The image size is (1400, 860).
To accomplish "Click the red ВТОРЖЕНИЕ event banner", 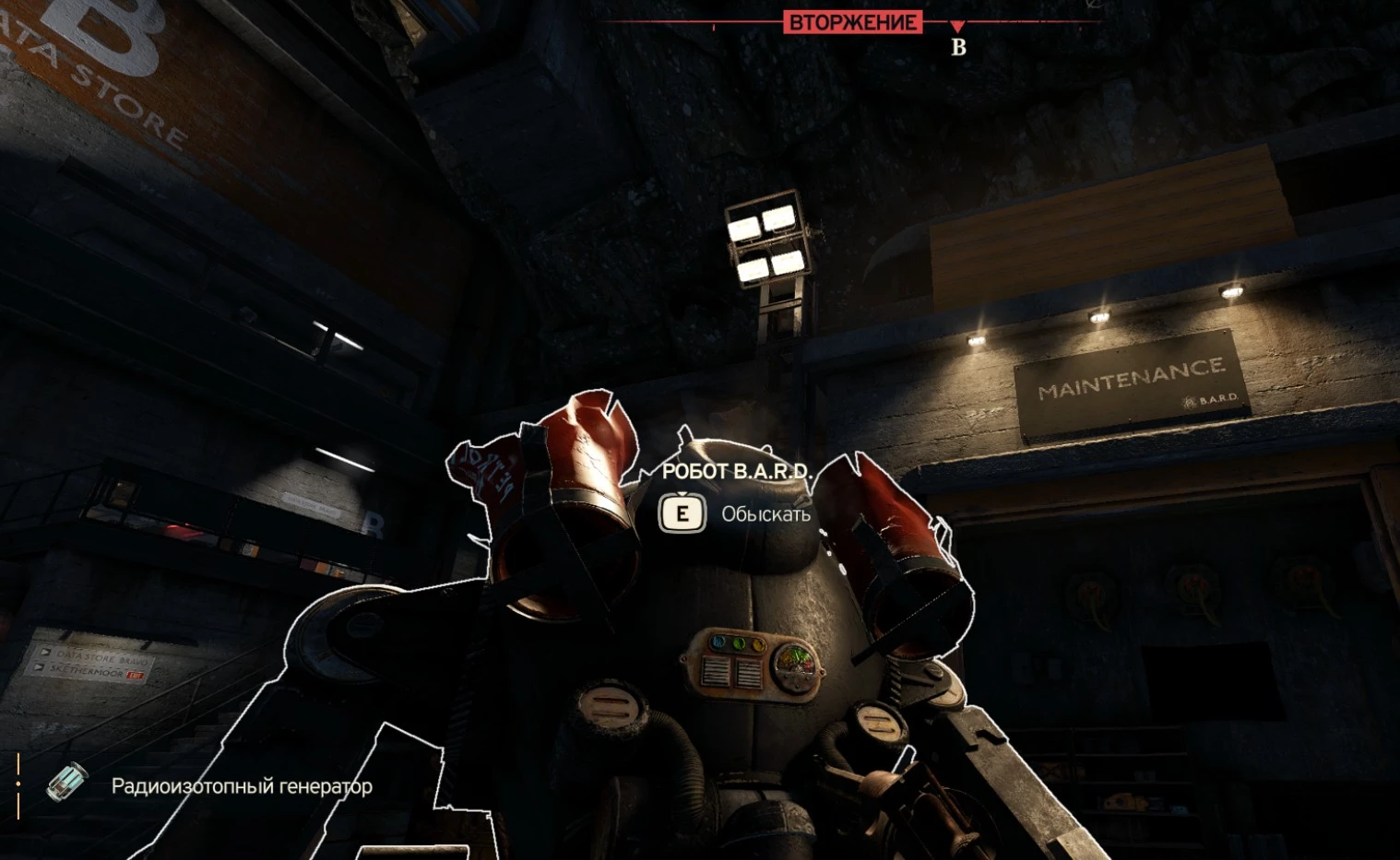I will (852, 22).
